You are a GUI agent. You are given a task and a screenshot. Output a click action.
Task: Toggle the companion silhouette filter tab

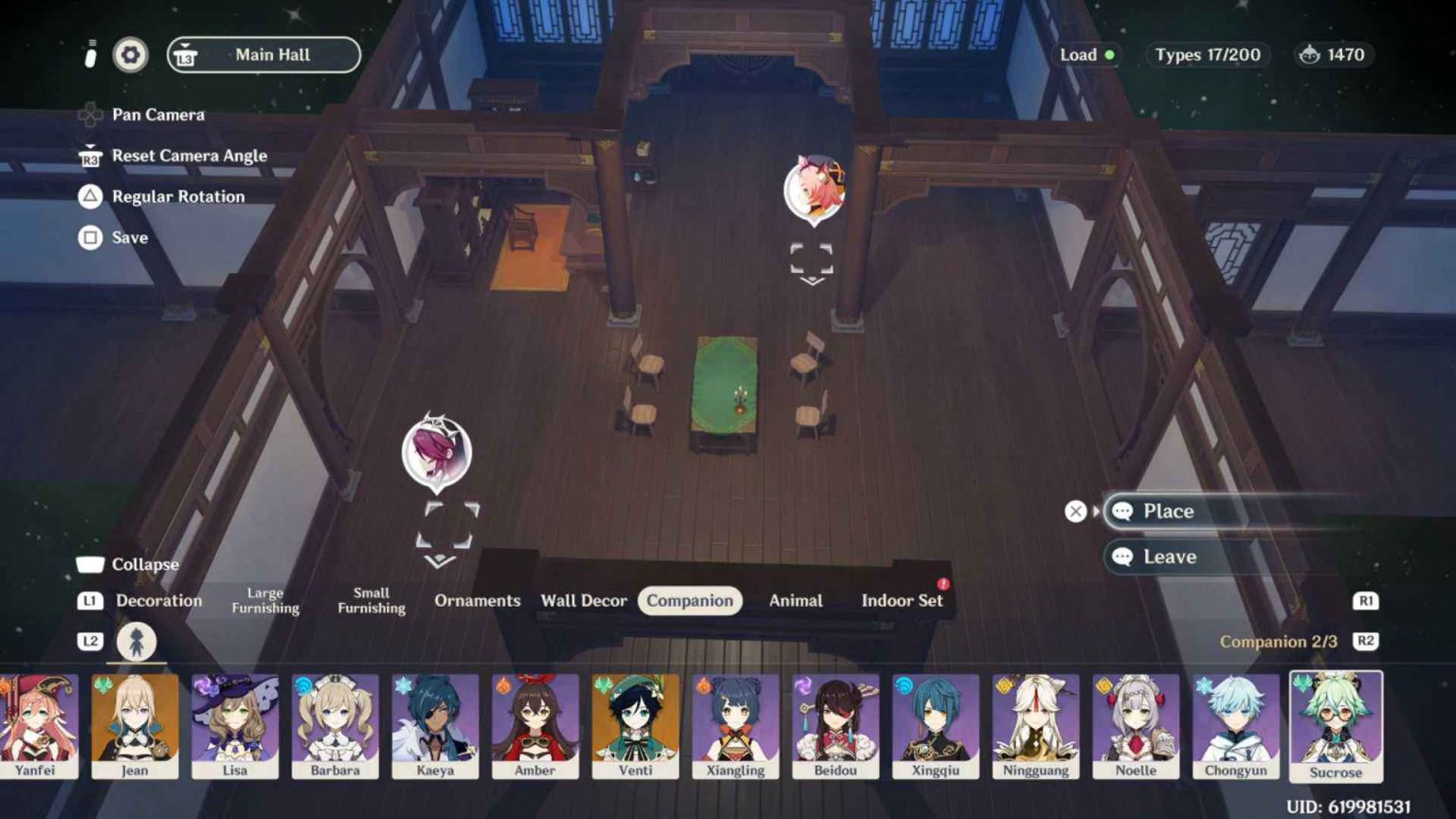coord(136,641)
